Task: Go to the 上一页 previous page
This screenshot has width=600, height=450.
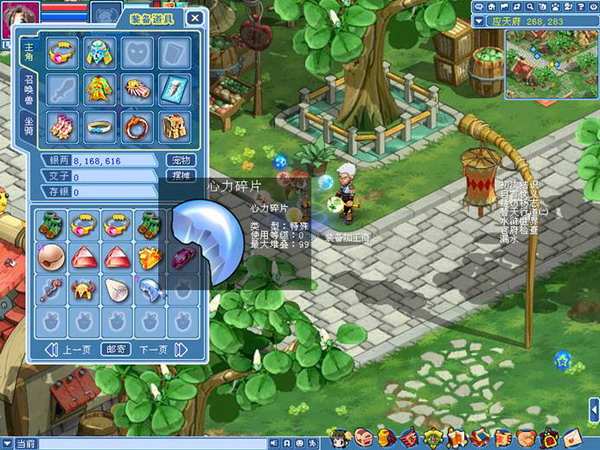Action: click(x=69, y=349)
